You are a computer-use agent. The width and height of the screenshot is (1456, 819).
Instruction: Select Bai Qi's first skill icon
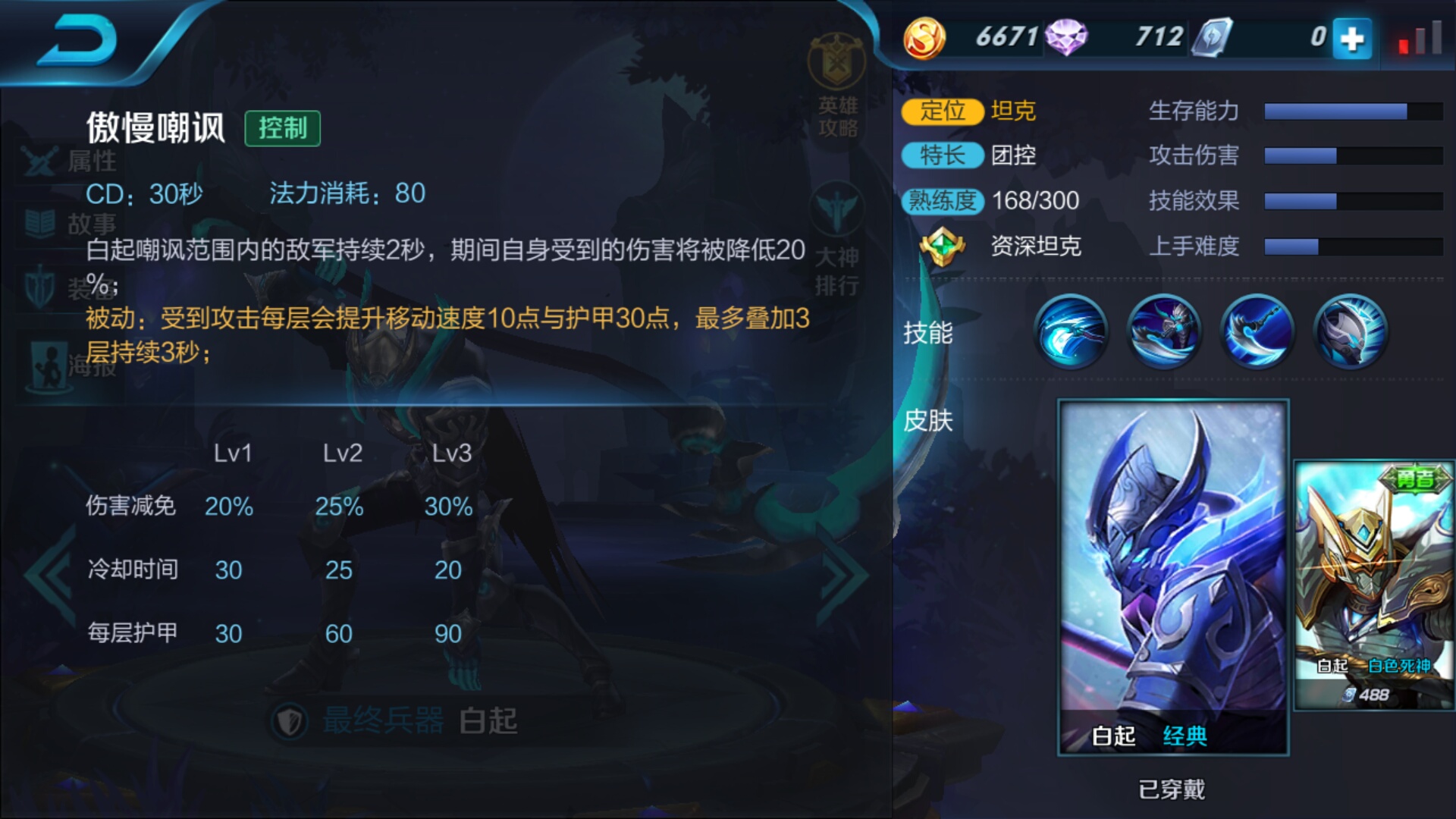point(1070,332)
